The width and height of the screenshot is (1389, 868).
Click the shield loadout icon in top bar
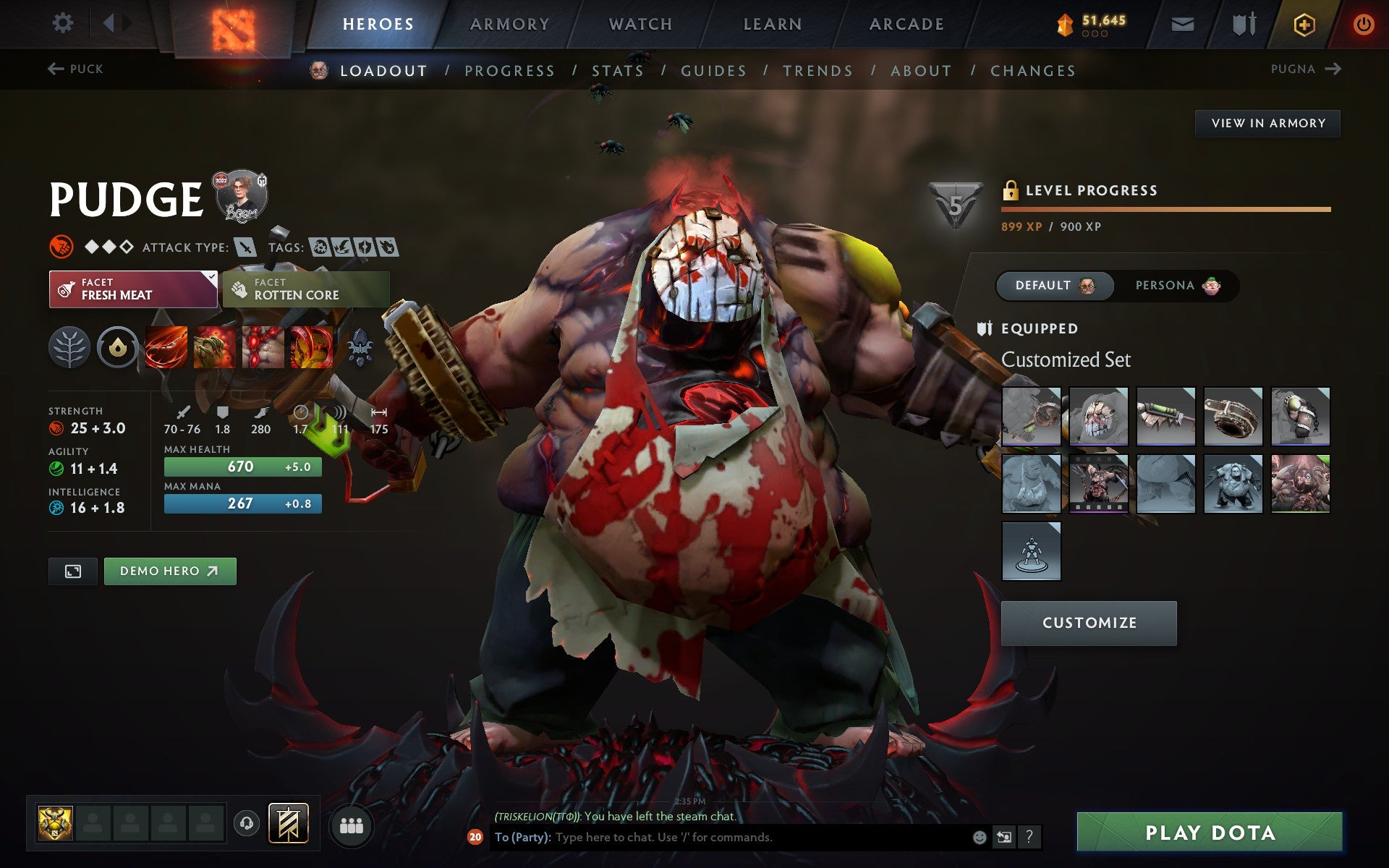coord(1244,23)
